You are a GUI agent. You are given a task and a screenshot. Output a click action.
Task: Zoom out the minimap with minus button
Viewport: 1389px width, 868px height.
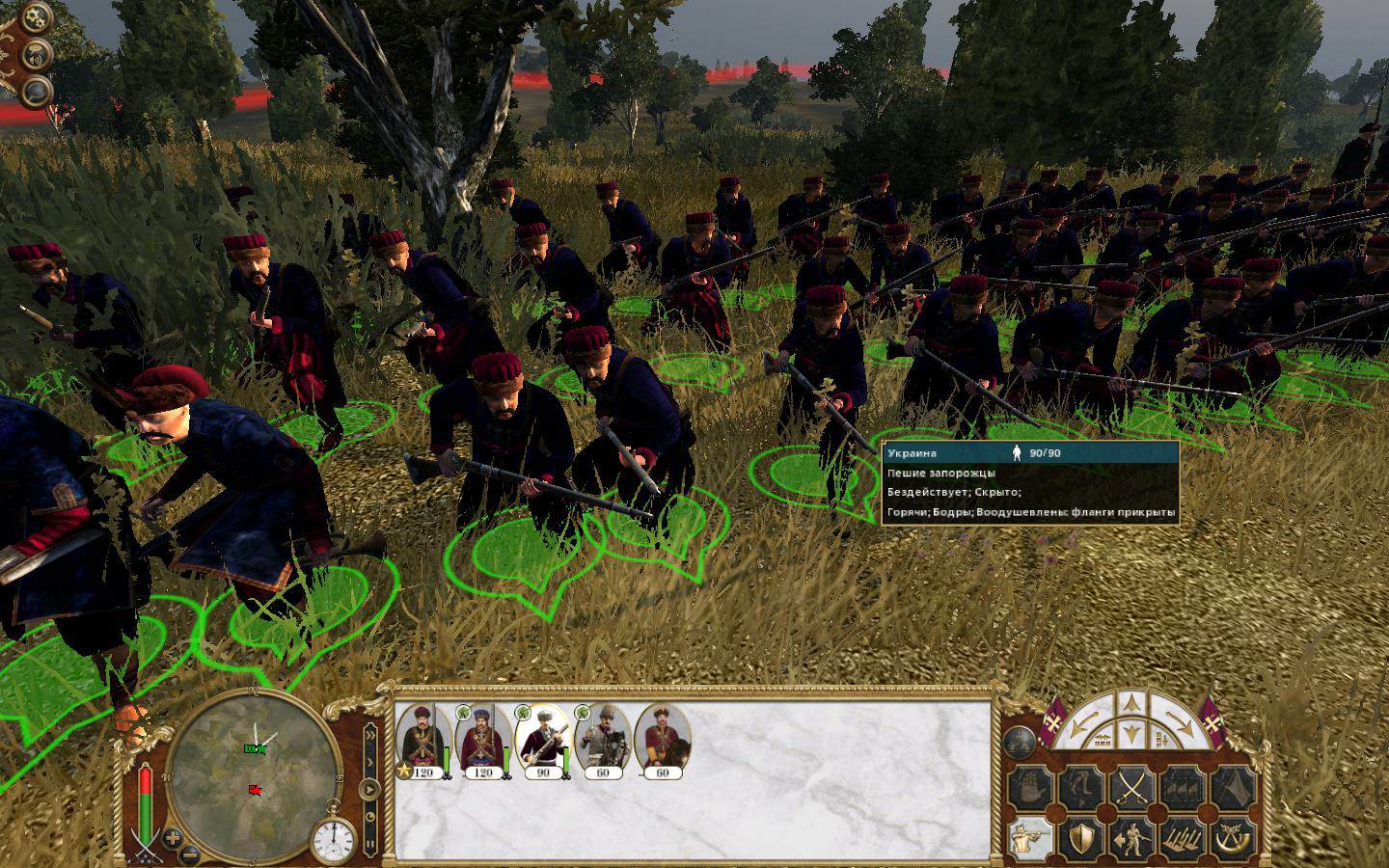coord(191,853)
